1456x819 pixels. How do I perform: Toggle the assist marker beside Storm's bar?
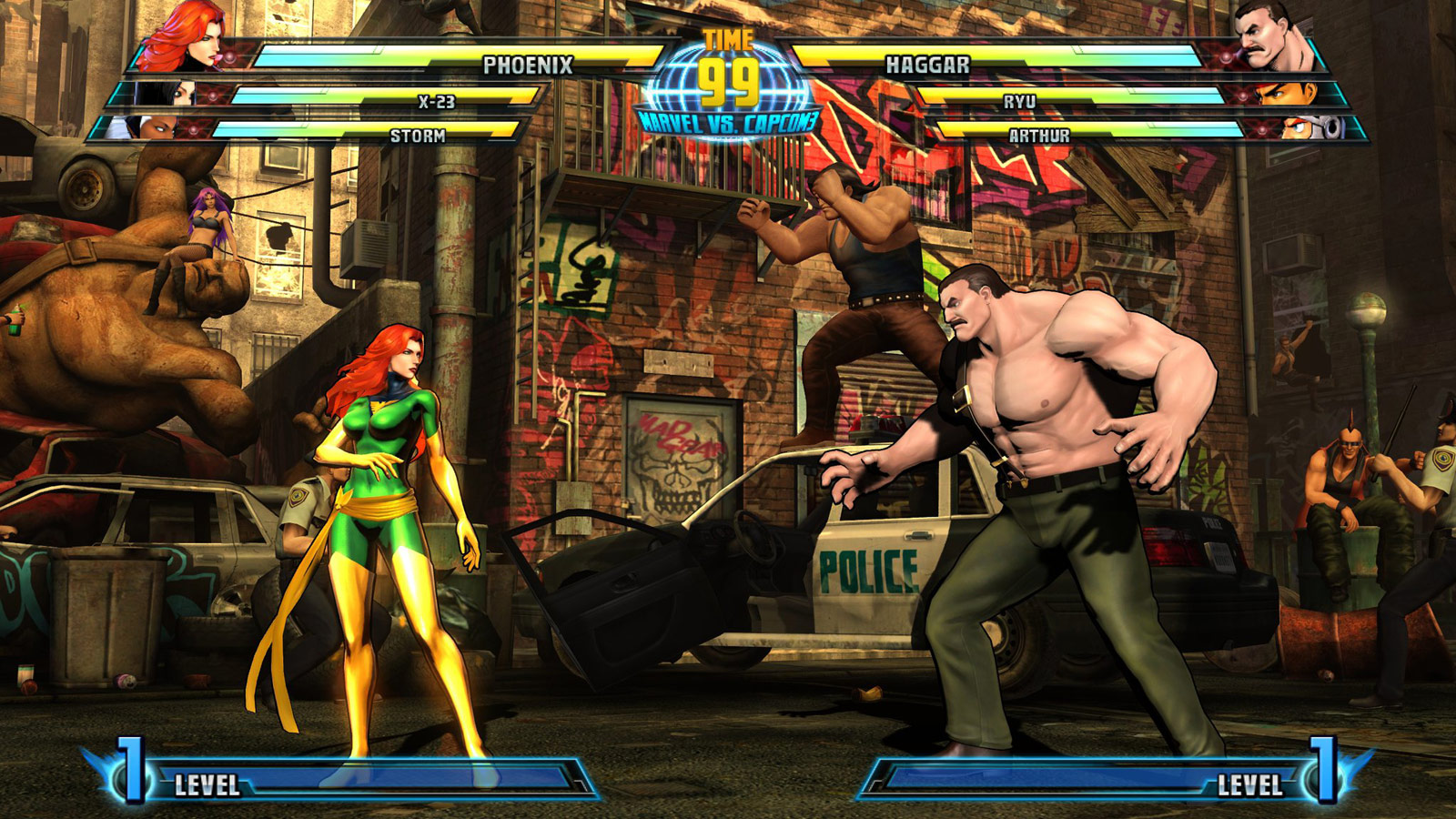click(193, 129)
